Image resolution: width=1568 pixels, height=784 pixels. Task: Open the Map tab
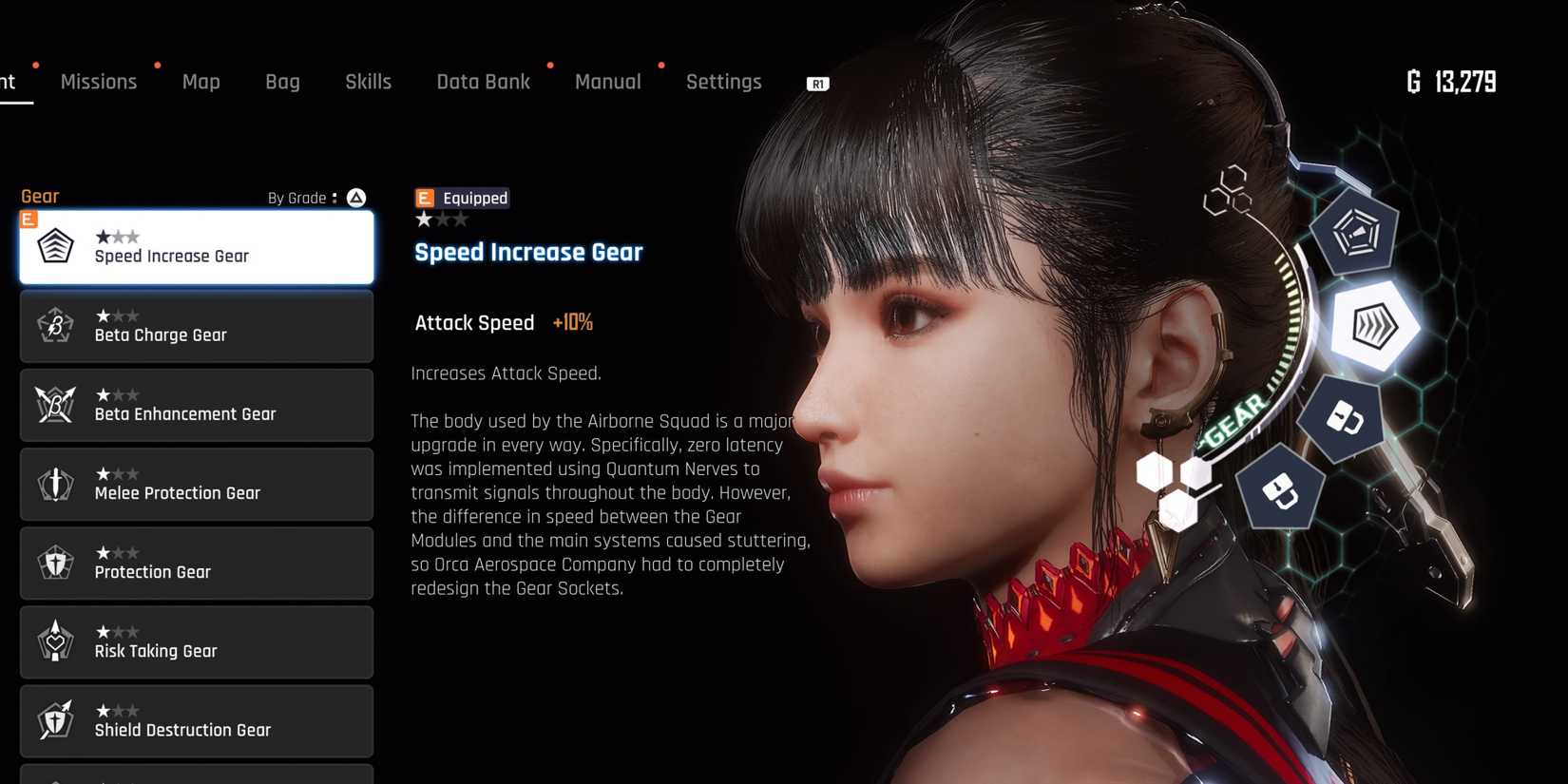(x=201, y=82)
